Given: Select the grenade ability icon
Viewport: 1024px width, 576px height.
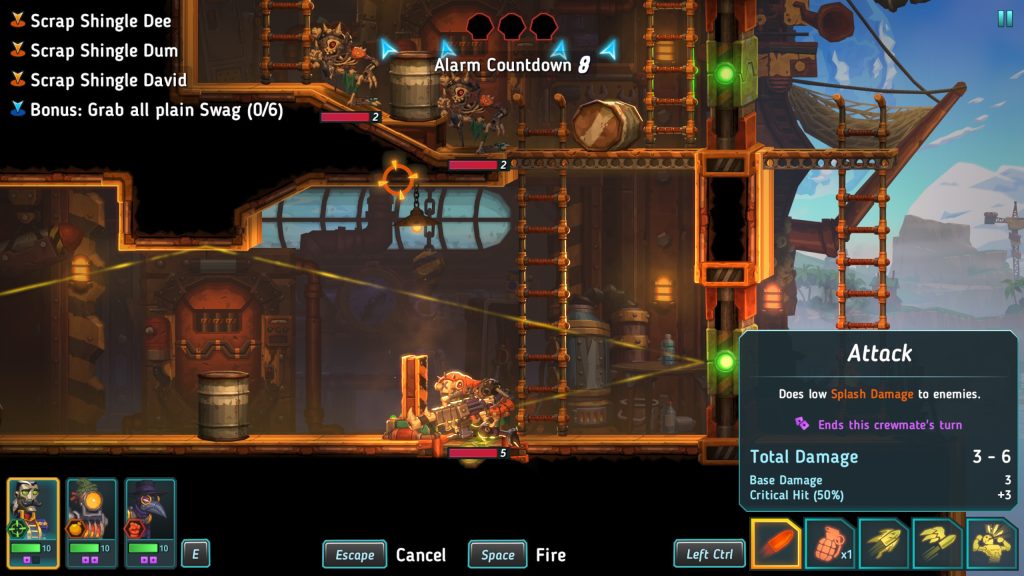Looking at the screenshot, I should (829, 545).
